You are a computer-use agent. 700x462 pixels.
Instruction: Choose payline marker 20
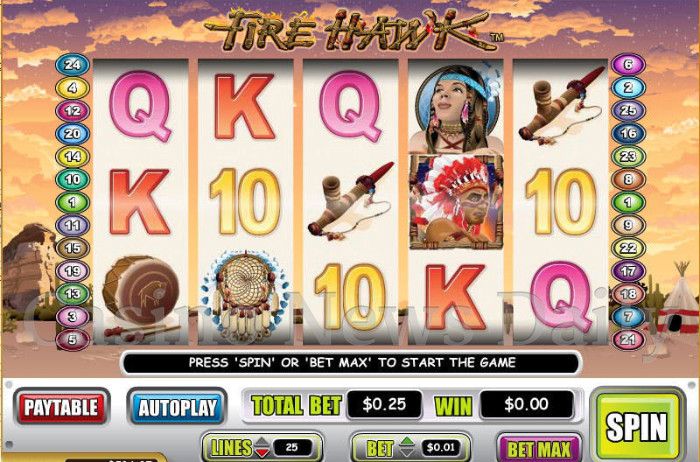[73, 133]
